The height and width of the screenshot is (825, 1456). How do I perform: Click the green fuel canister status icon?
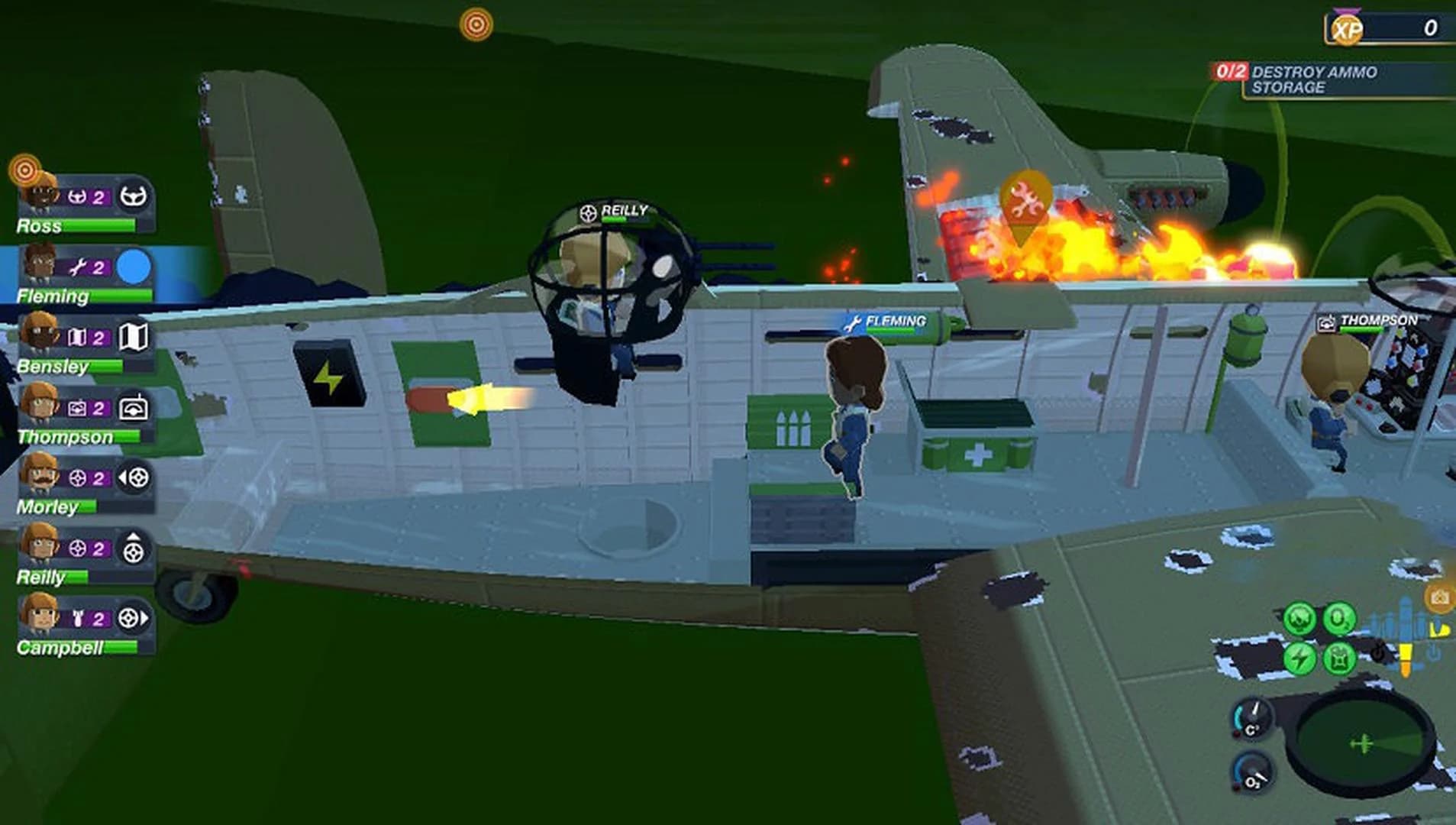[x=1339, y=658]
